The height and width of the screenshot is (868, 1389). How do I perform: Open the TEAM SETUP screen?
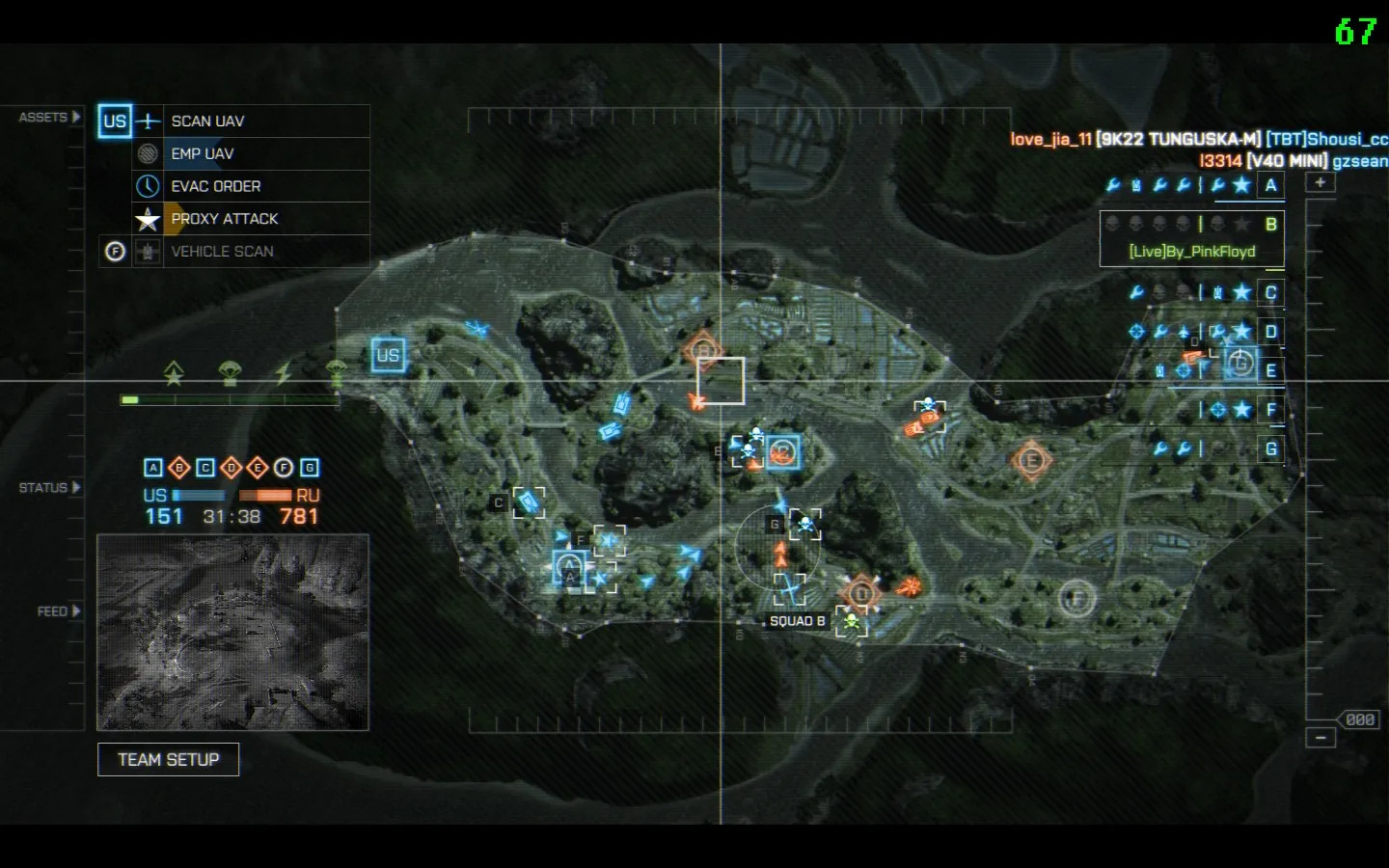pyautogui.click(x=169, y=760)
